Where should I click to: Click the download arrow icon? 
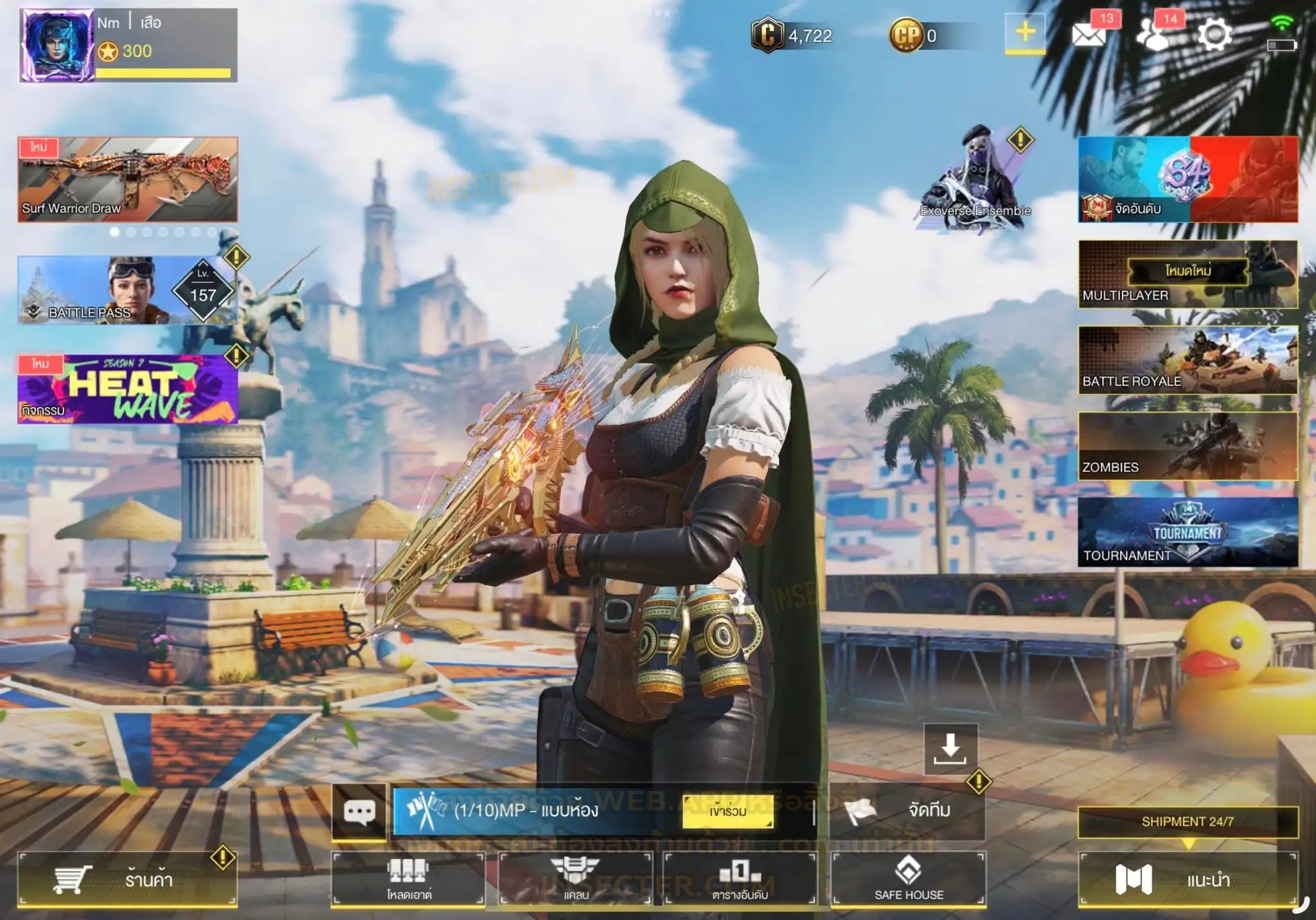pyautogui.click(x=950, y=749)
